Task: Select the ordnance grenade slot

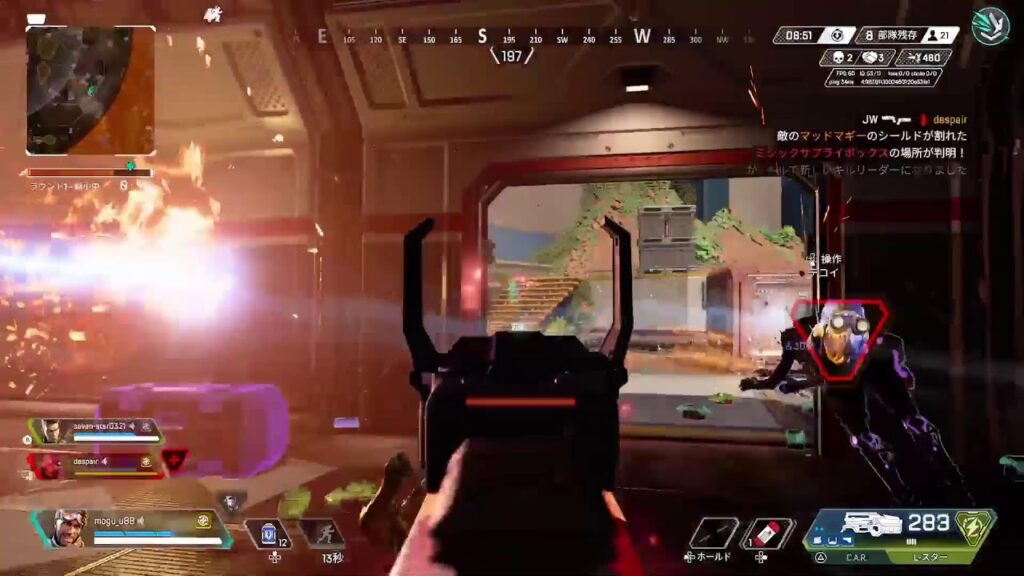Action: pos(714,533)
